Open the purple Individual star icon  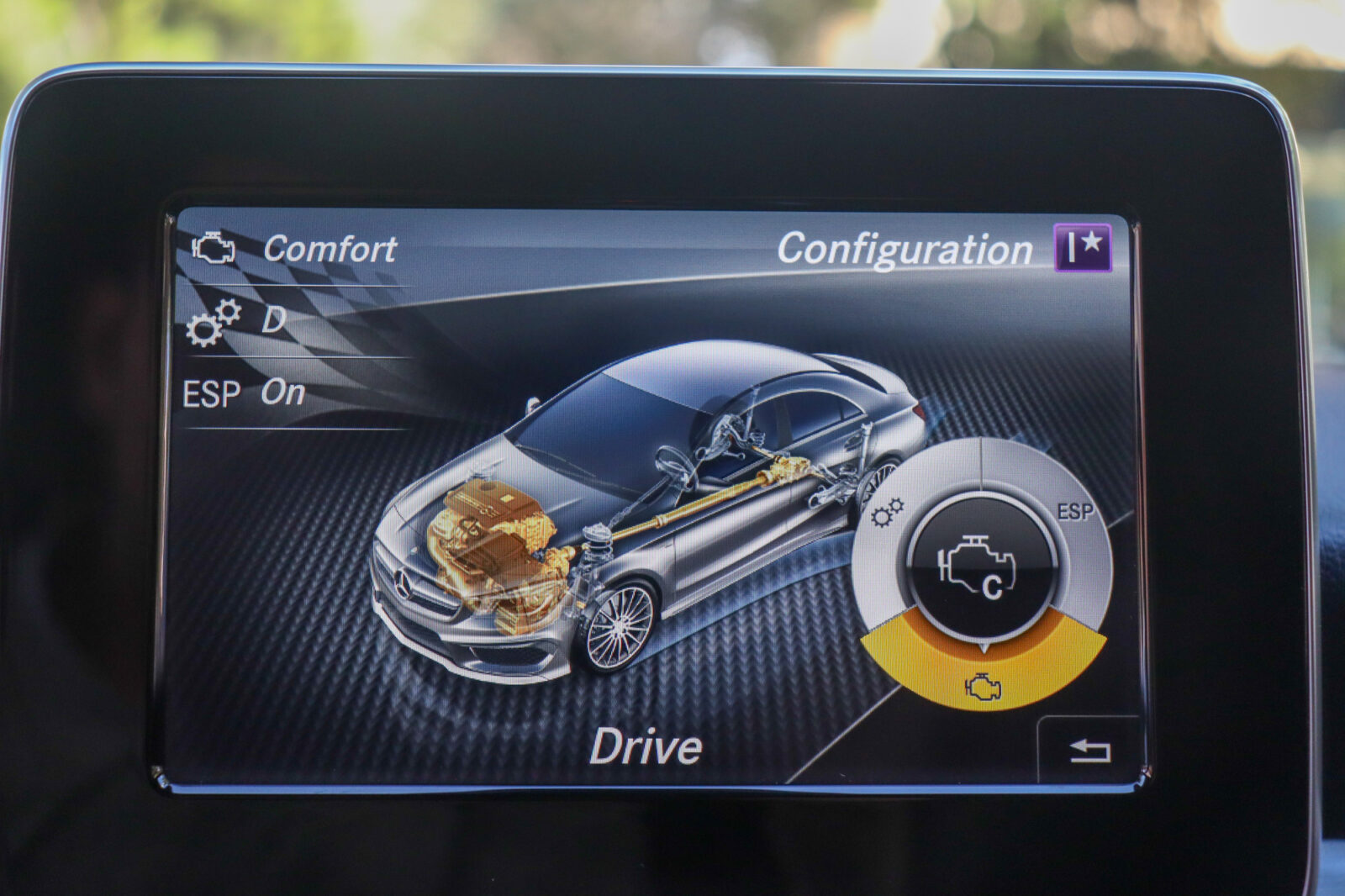(1083, 248)
